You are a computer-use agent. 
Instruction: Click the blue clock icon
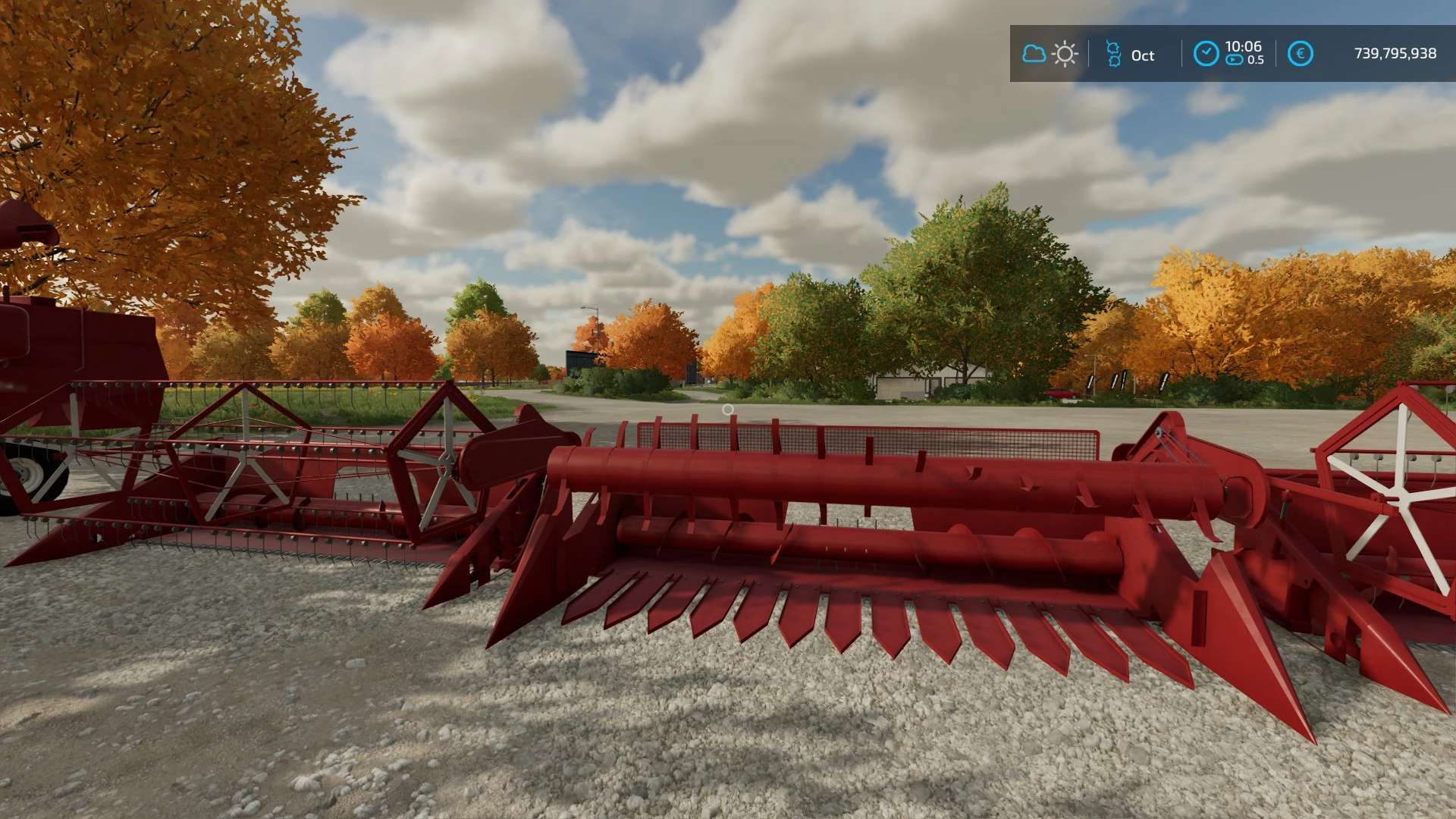click(x=1207, y=53)
